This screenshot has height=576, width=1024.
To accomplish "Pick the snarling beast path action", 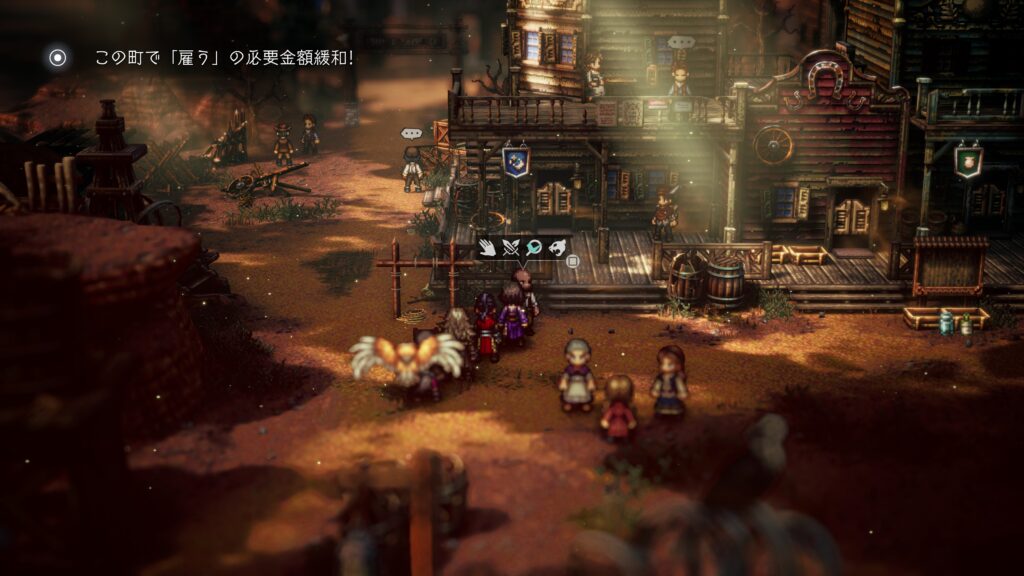I will 556,246.
